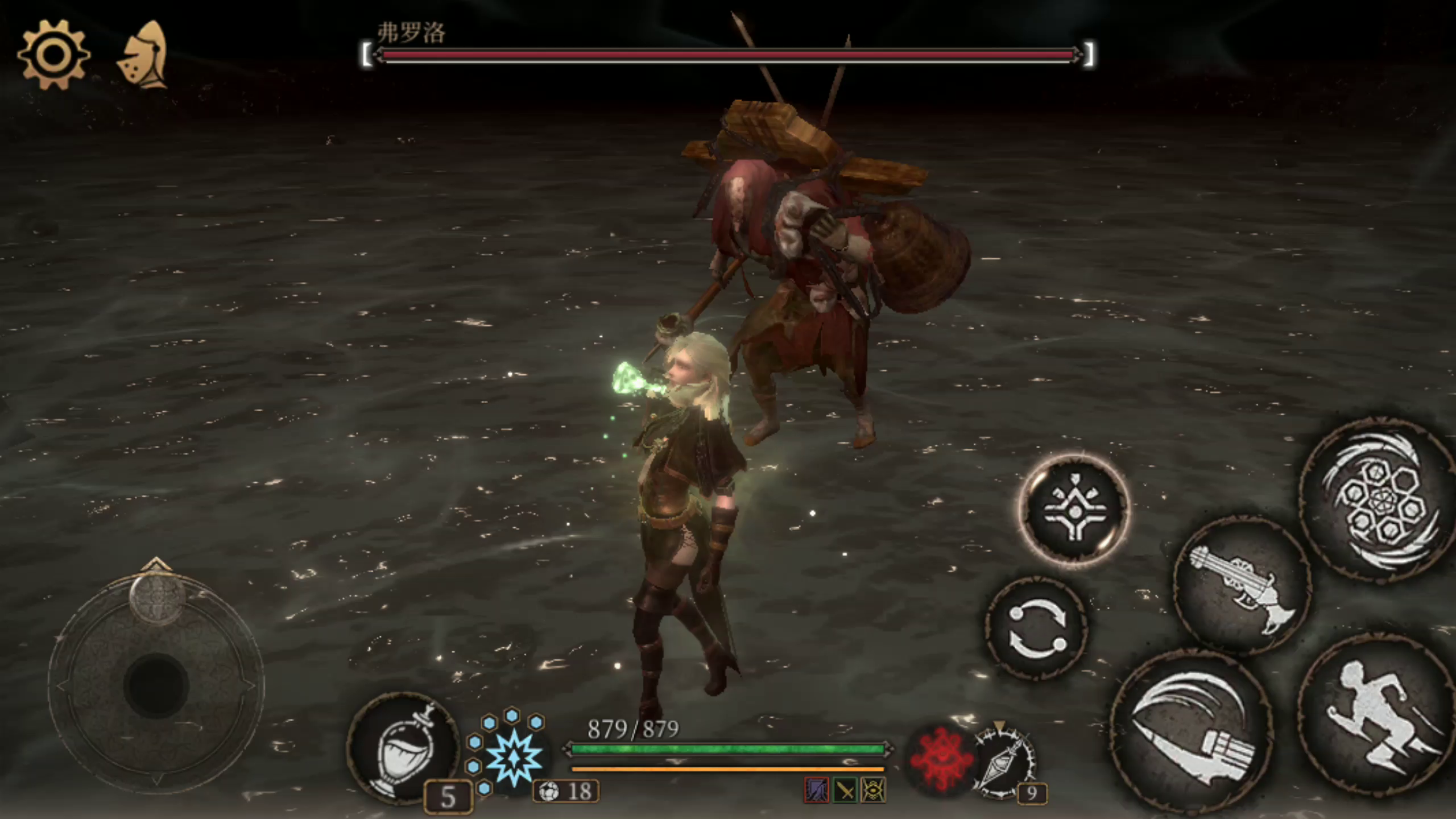Click the boss health bar at top

click(728, 55)
